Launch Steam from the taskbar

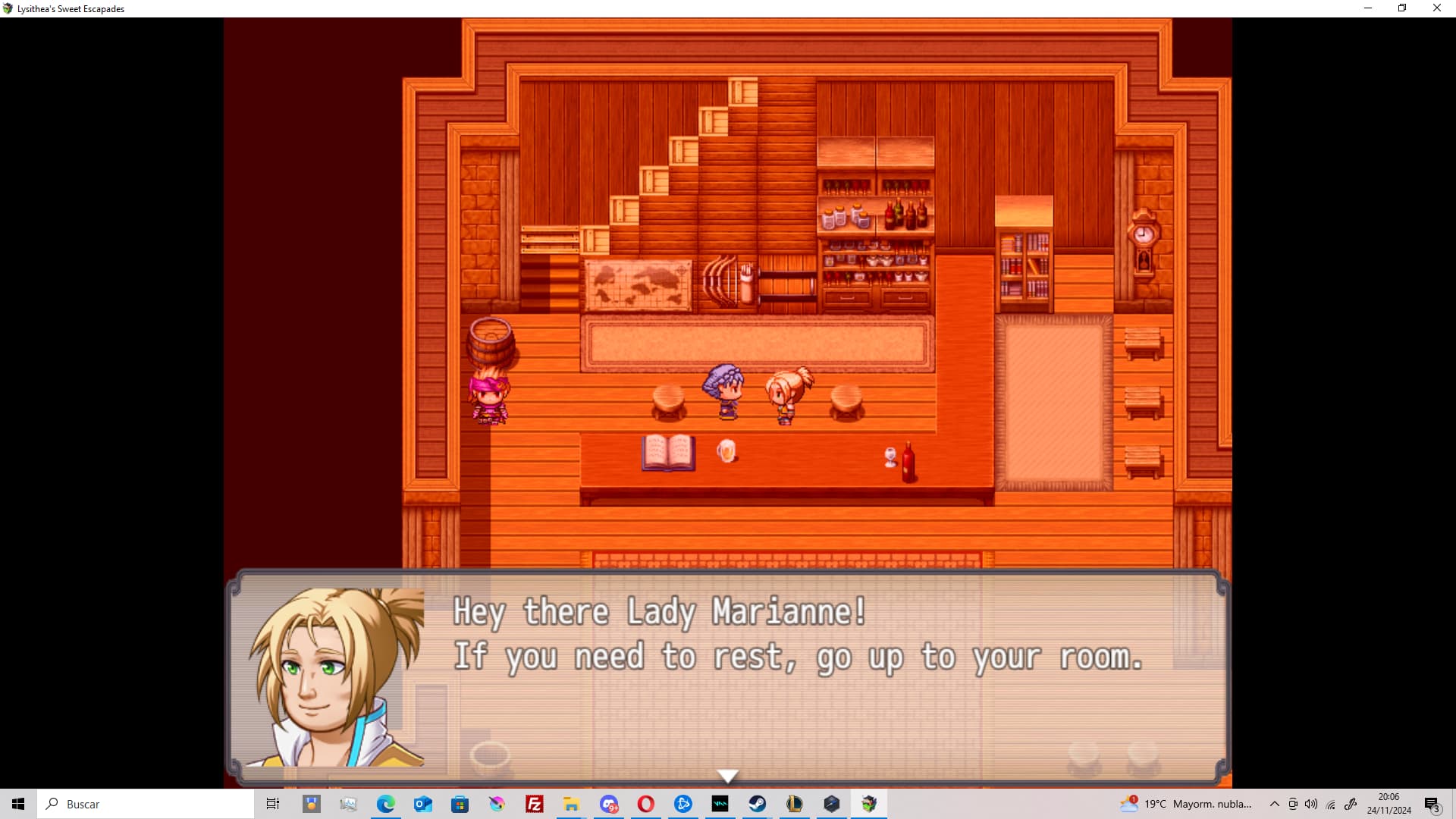(758, 803)
